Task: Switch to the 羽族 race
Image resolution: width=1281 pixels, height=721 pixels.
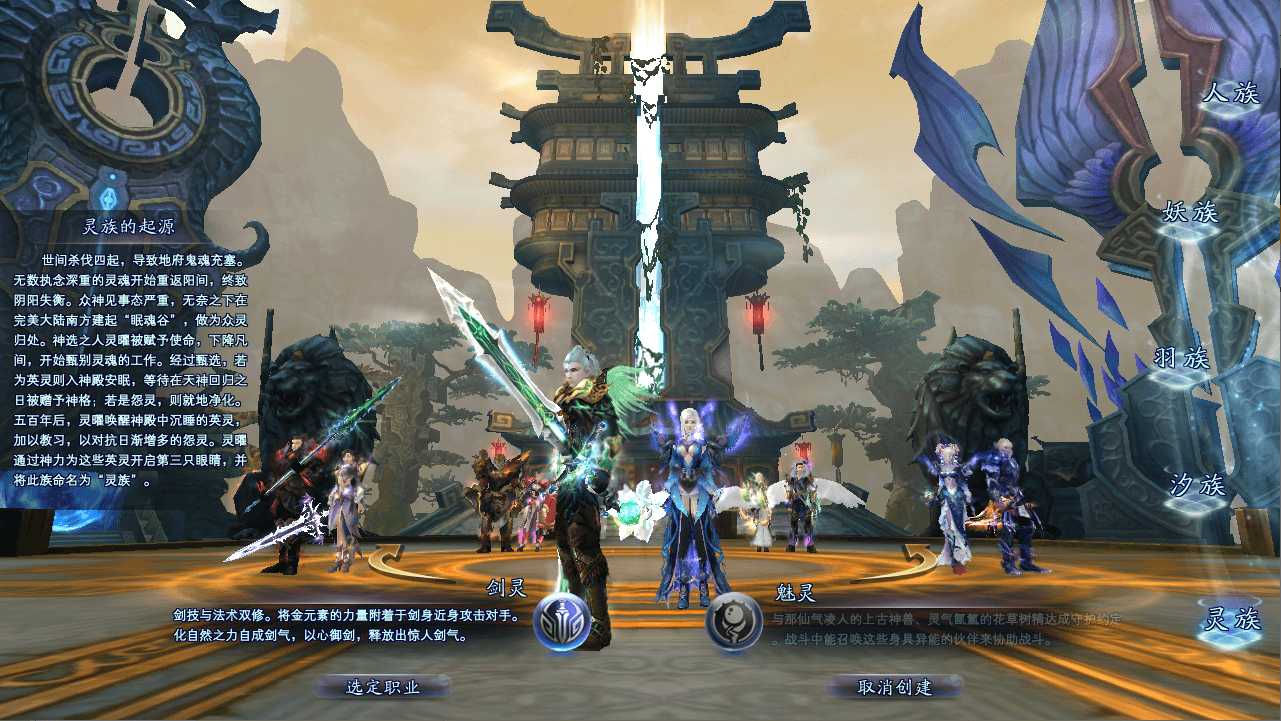Action: pyautogui.click(x=1181, y=358)
